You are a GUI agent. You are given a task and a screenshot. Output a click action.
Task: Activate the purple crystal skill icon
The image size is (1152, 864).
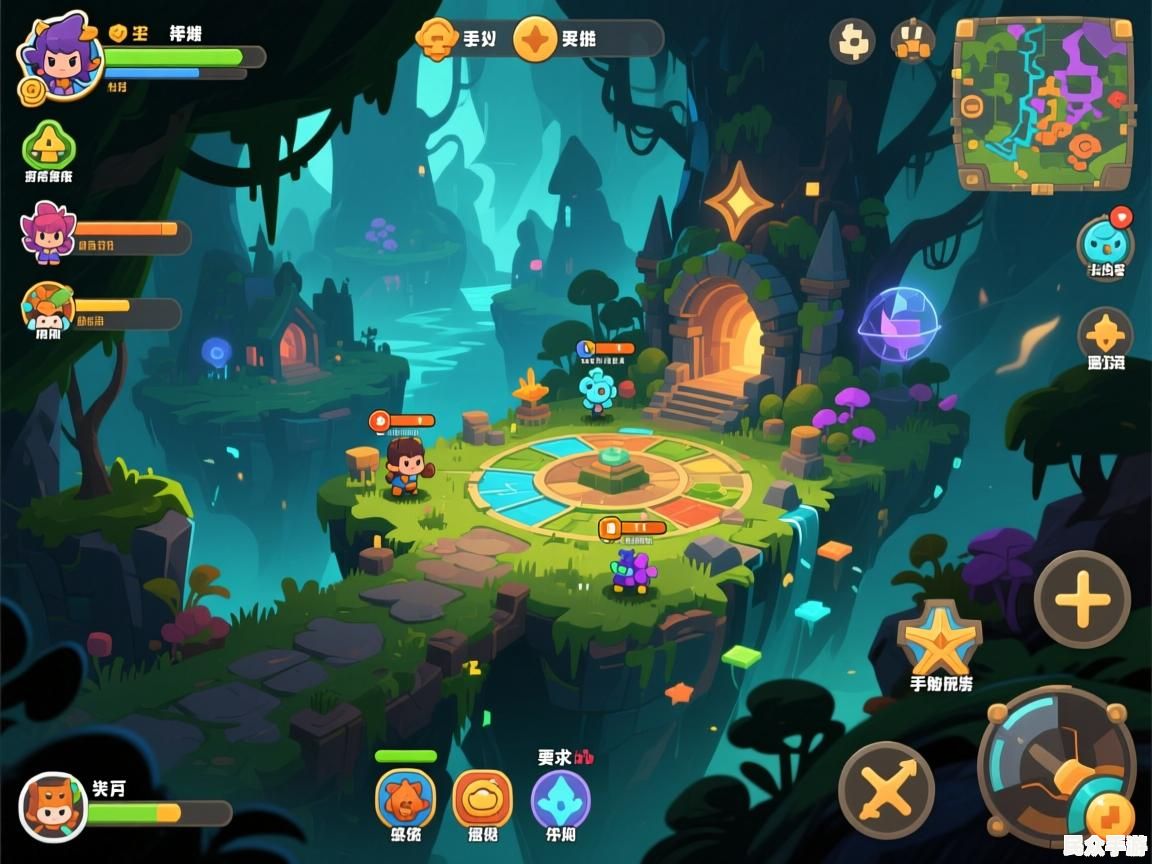560,798
